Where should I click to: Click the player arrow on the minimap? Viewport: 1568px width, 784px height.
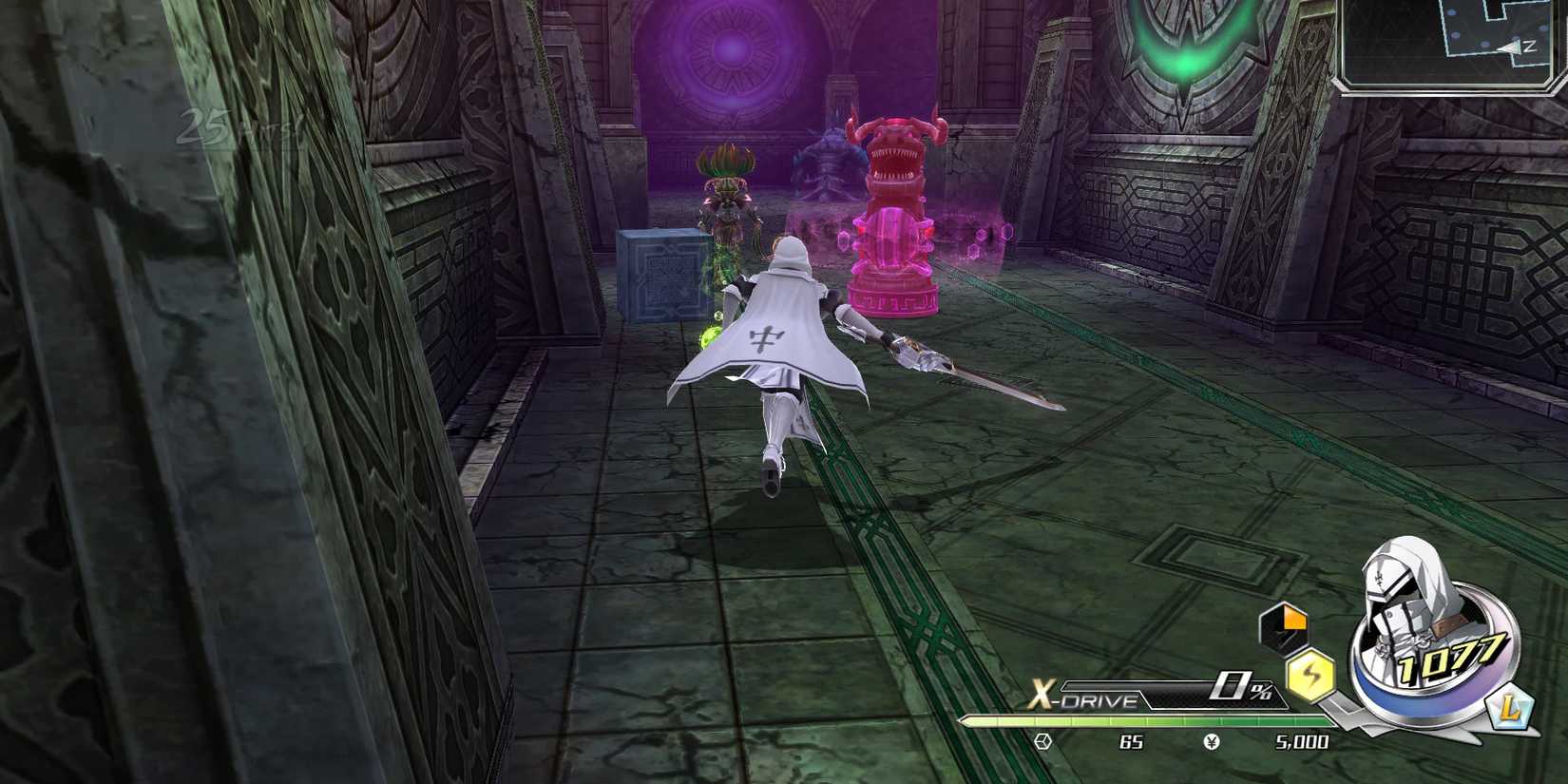[1509, 48]
